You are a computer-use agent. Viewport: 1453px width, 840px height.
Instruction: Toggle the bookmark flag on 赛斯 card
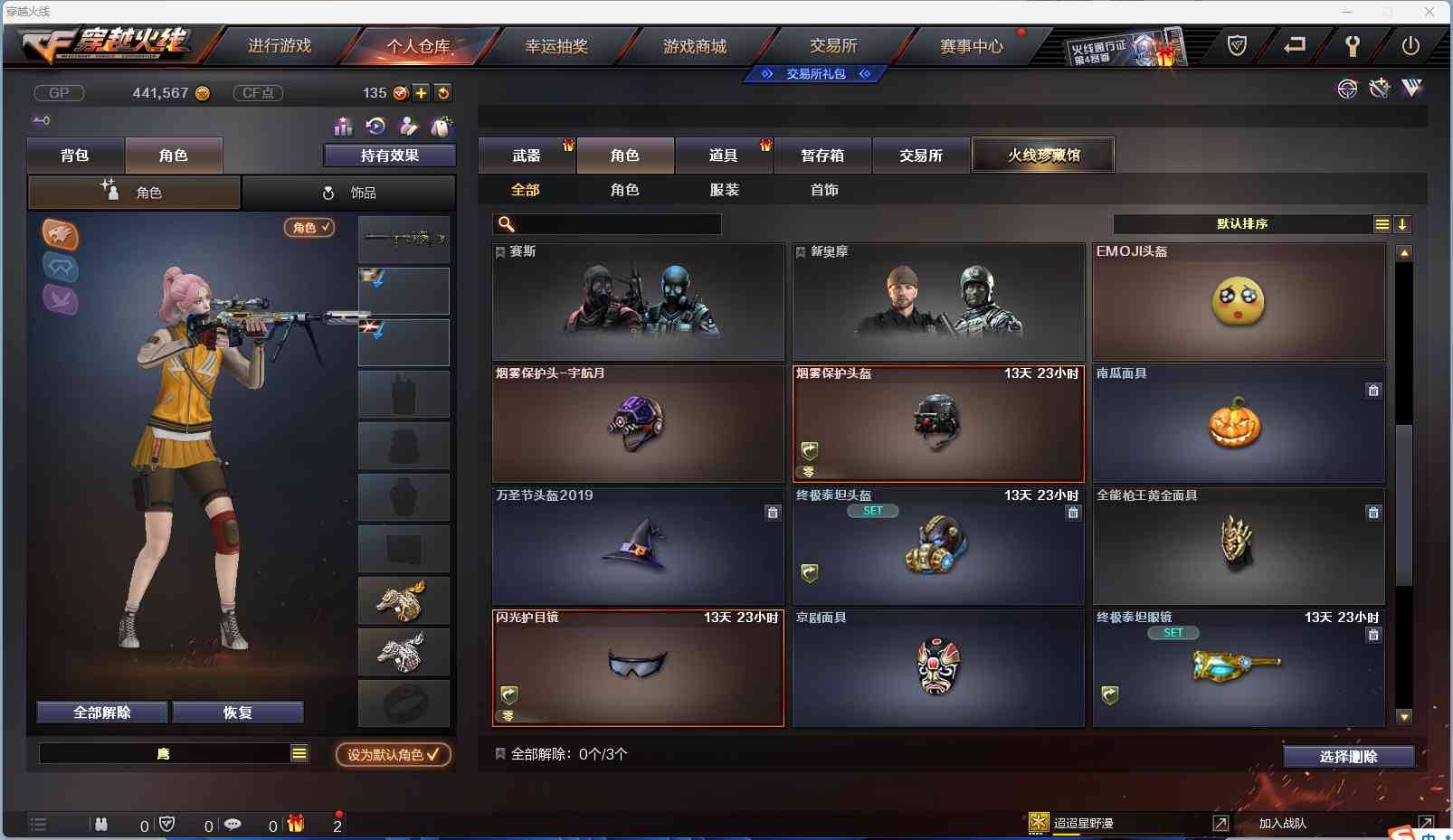(499, 251)
